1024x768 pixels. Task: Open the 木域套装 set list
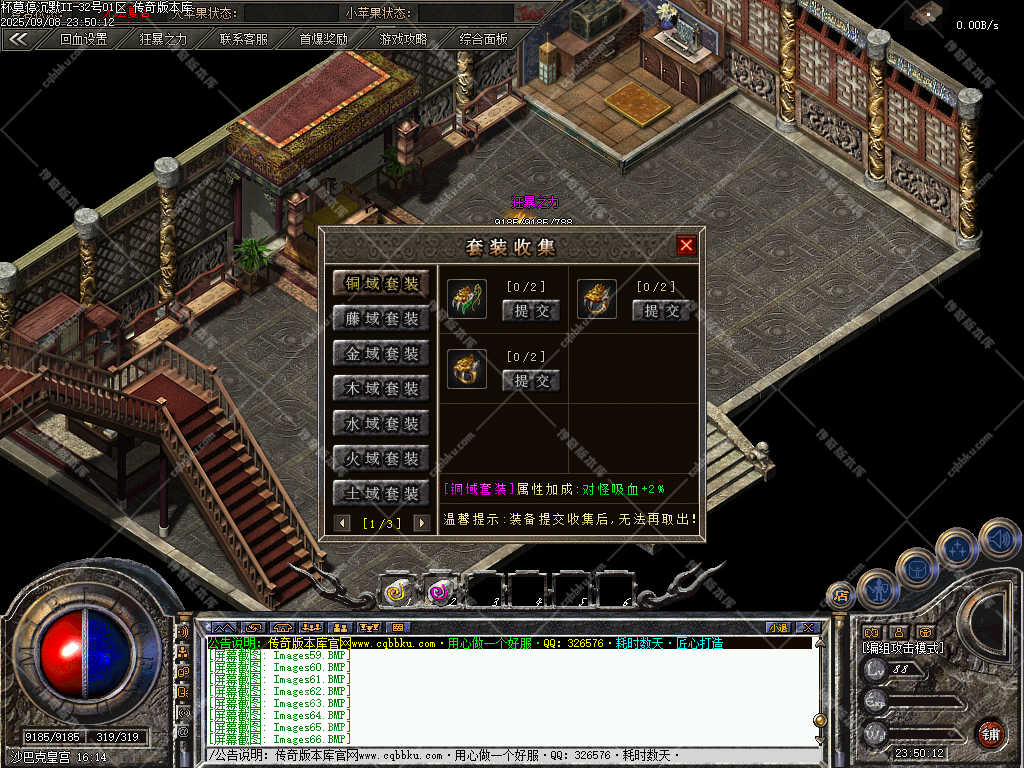pos(381,389)
